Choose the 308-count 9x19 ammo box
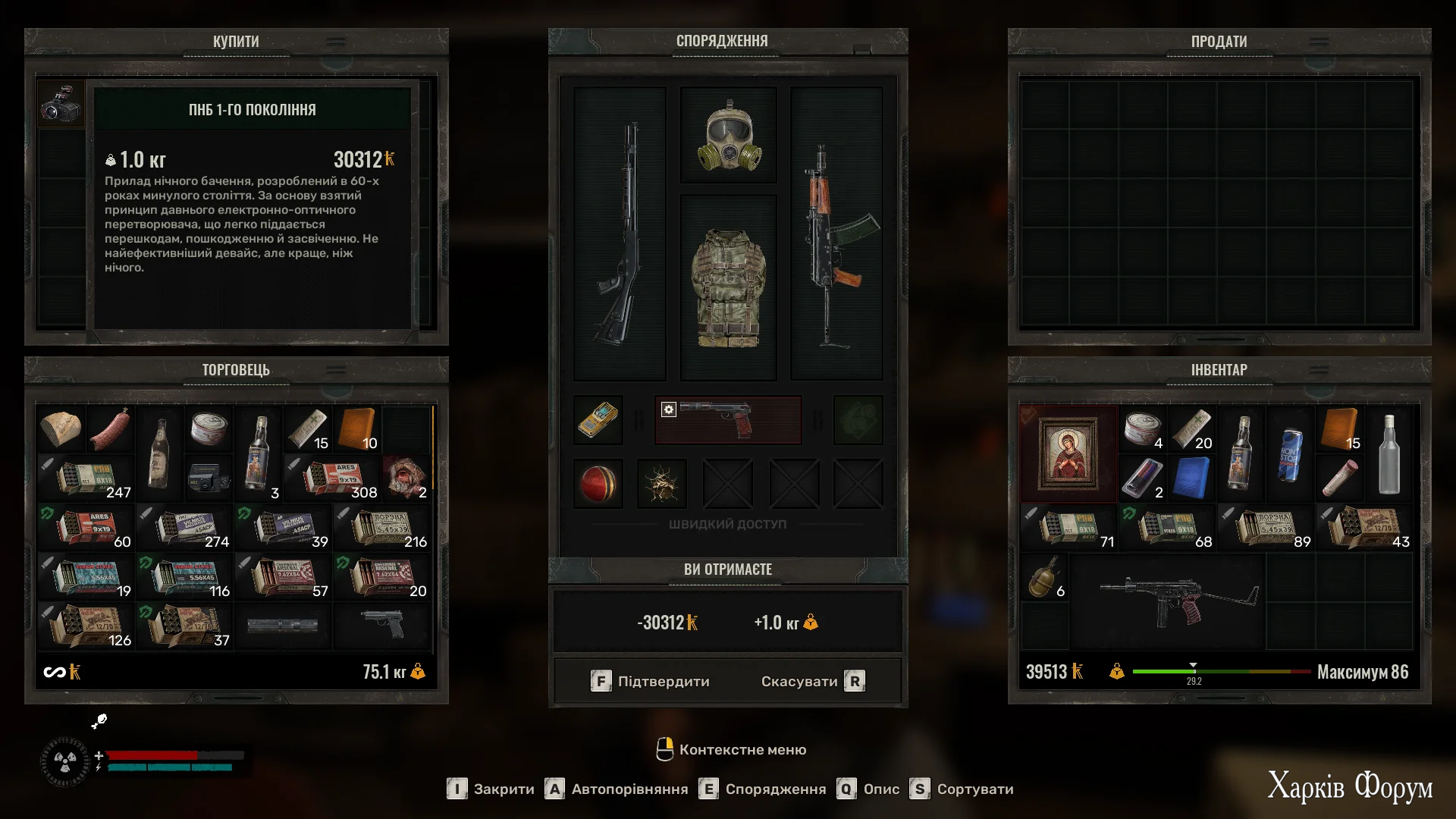Screen dimensions: 1456x819 [334, 478]
